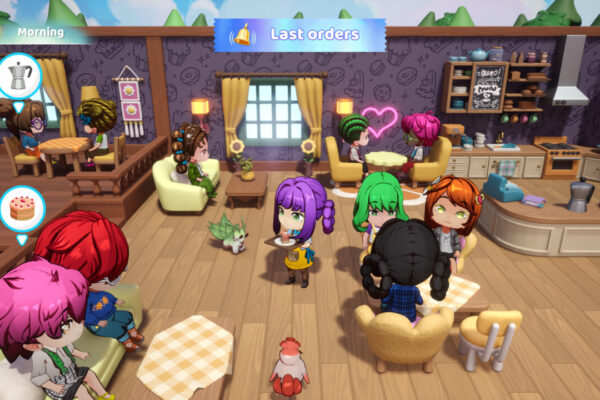Select the strawberry cake order bubble
600x400 pixels.
click(x=21, y=207)
